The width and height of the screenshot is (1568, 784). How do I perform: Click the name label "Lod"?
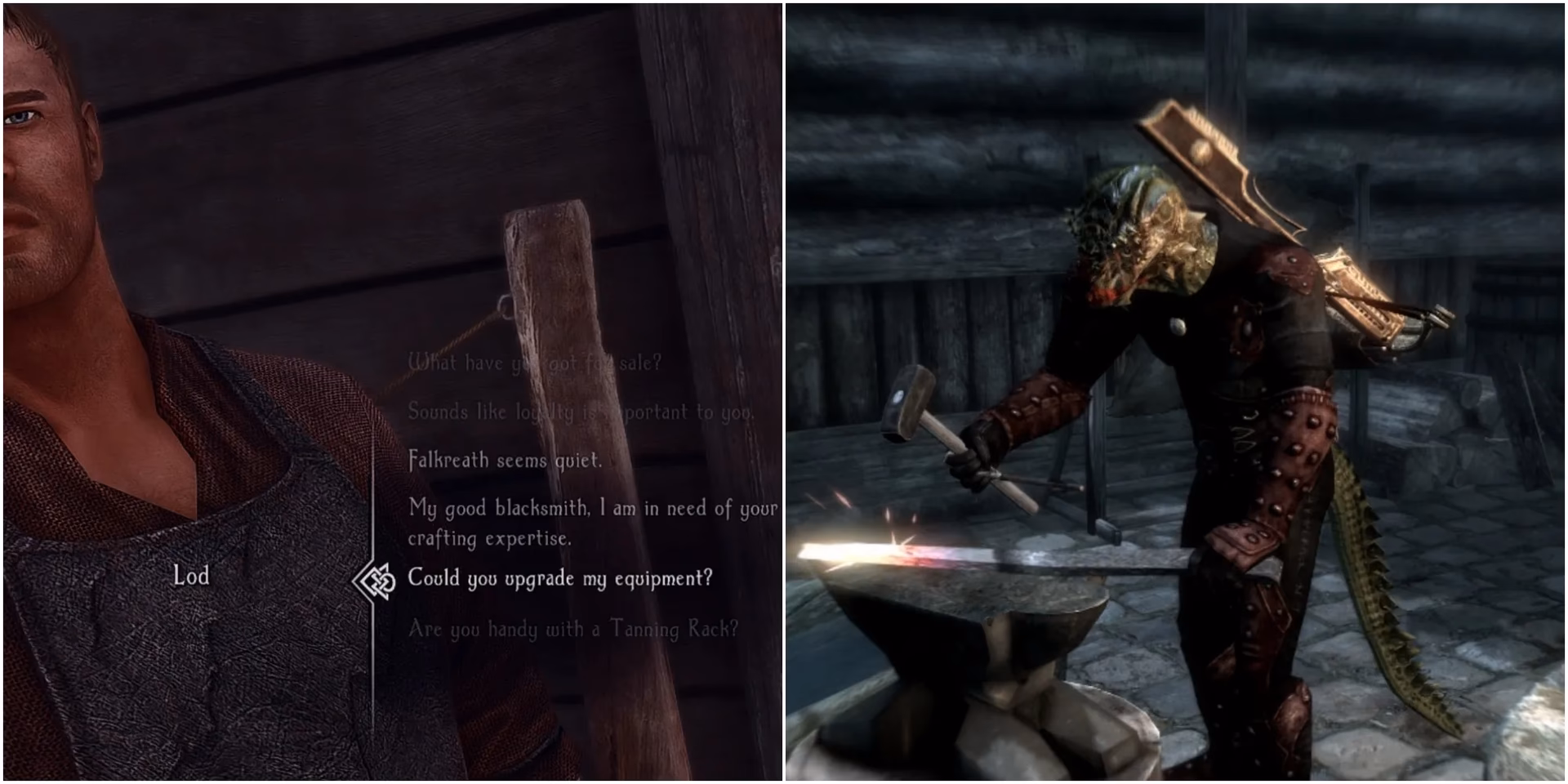point(194,576)
